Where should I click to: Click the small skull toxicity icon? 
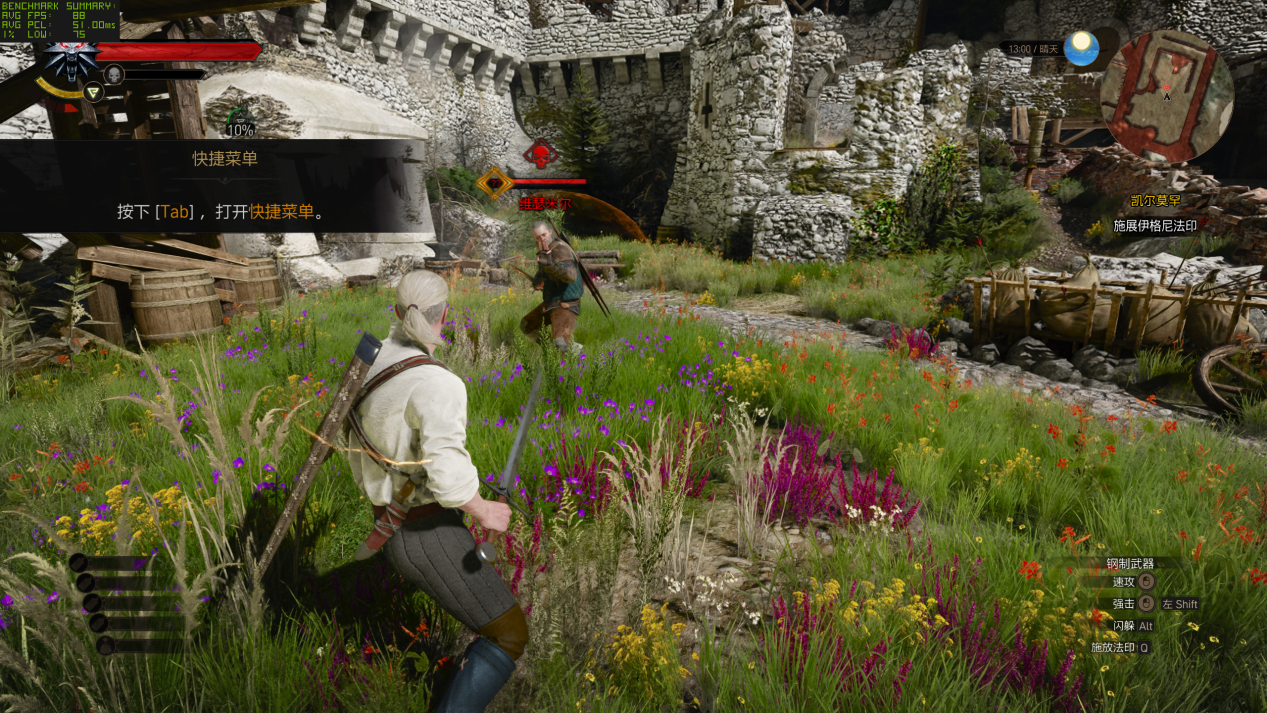(x=114, y=74)
